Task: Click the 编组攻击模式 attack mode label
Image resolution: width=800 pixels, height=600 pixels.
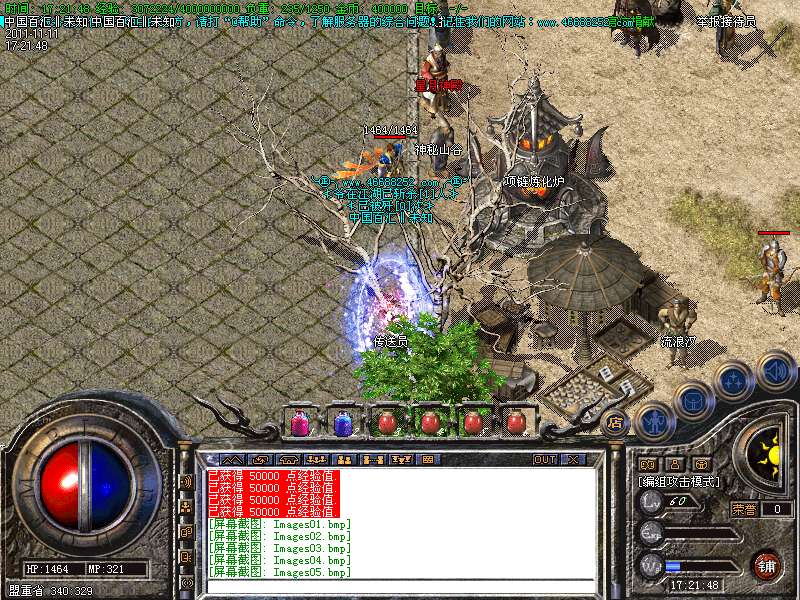Action: click(x=680, y=482)
